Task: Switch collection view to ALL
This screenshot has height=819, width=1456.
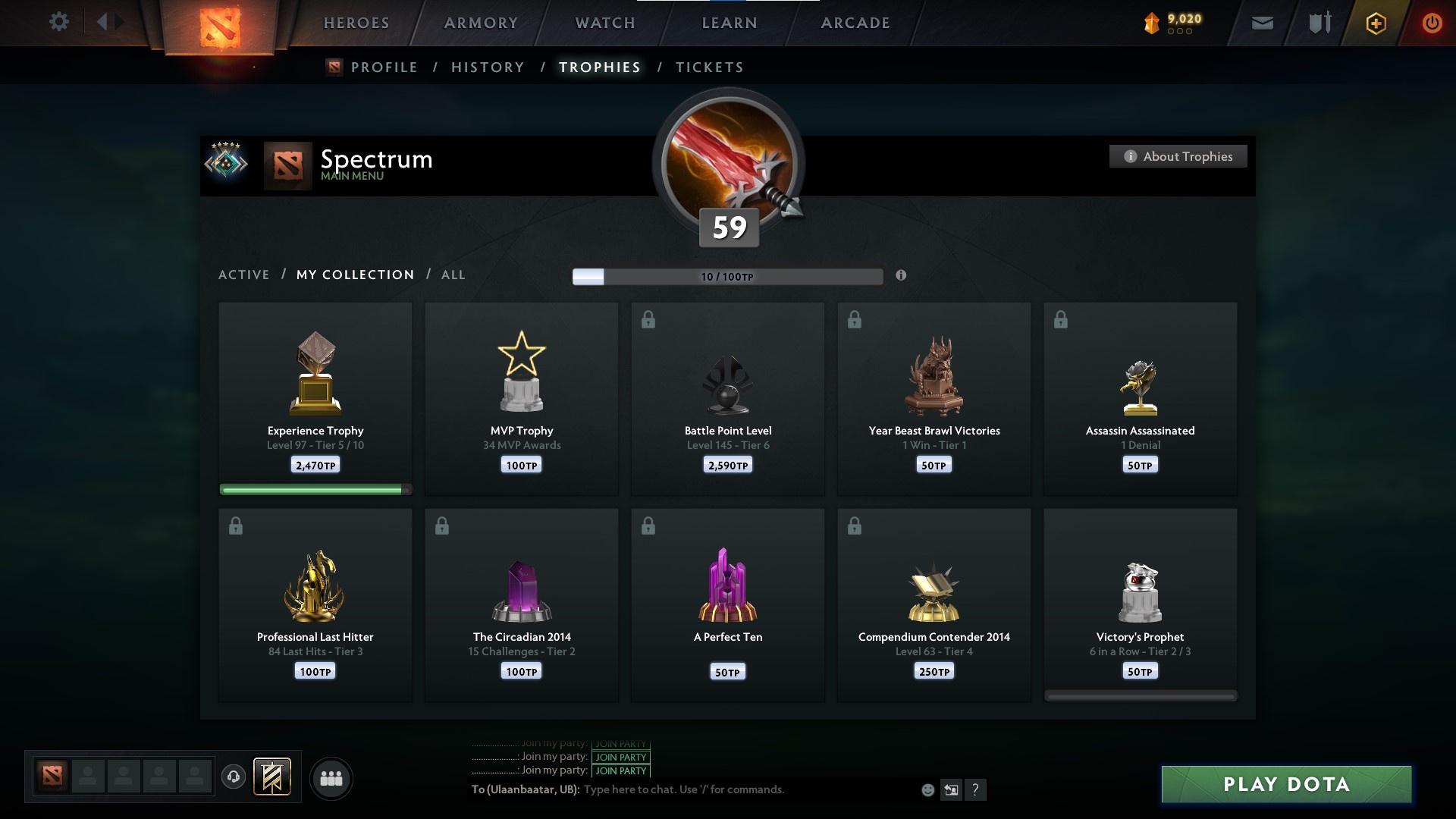Action: (453, 275)
